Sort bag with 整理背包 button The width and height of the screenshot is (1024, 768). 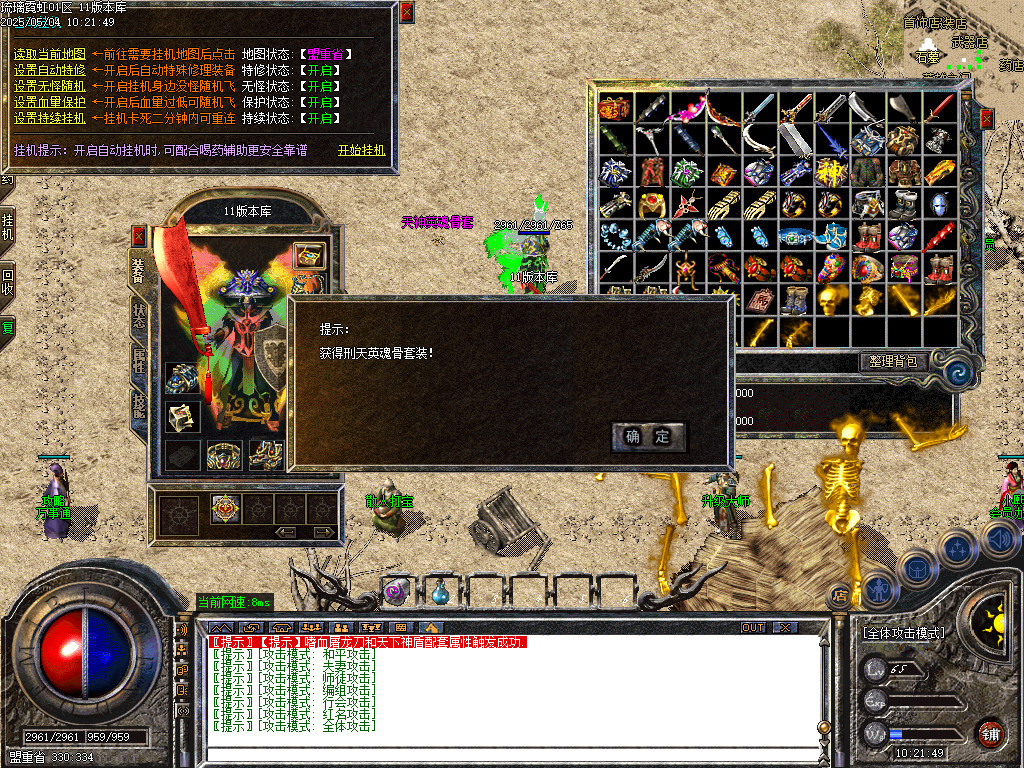893,361
